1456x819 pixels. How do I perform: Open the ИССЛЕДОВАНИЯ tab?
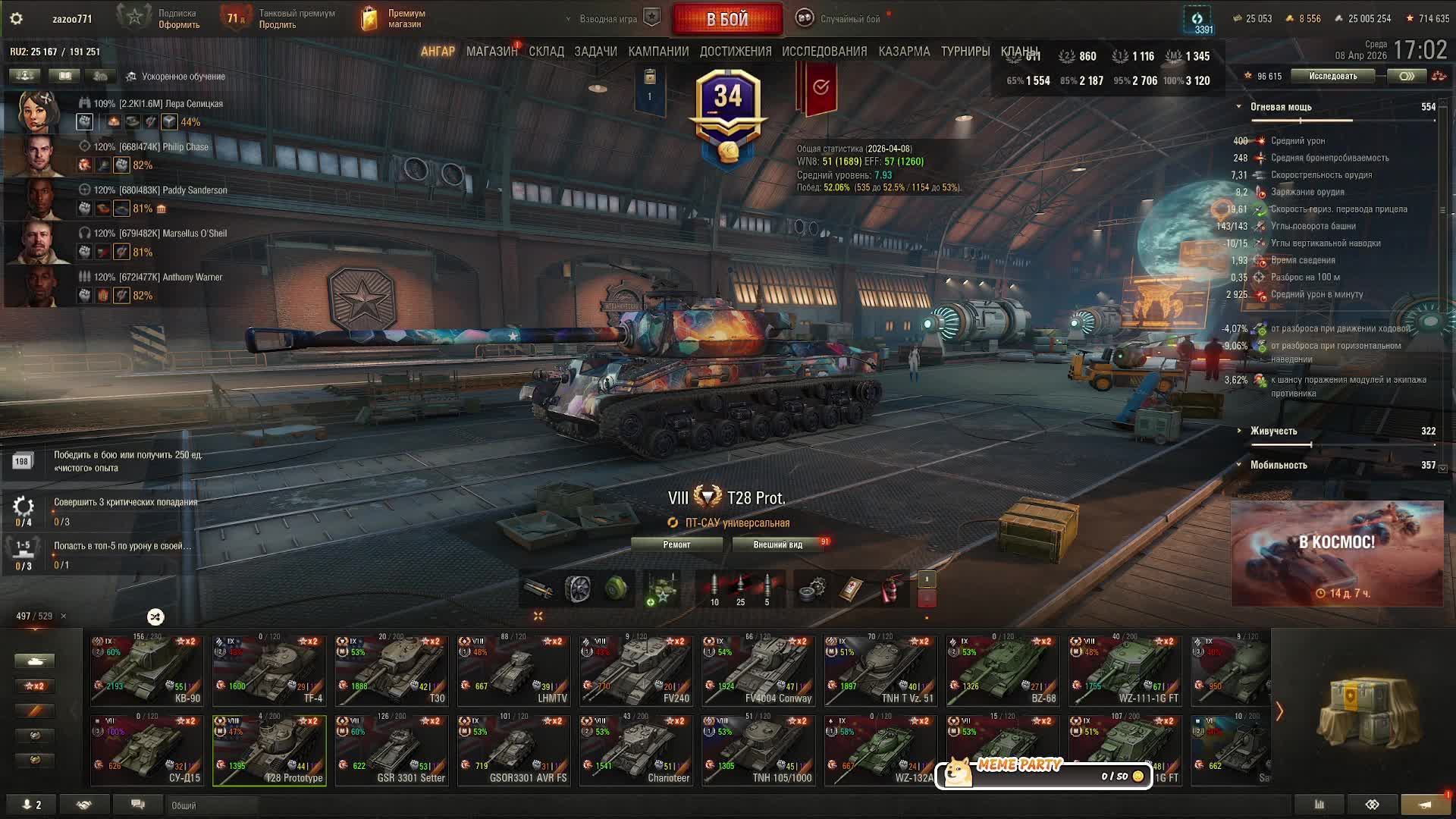pyautogui.click(x=824, y=52)
